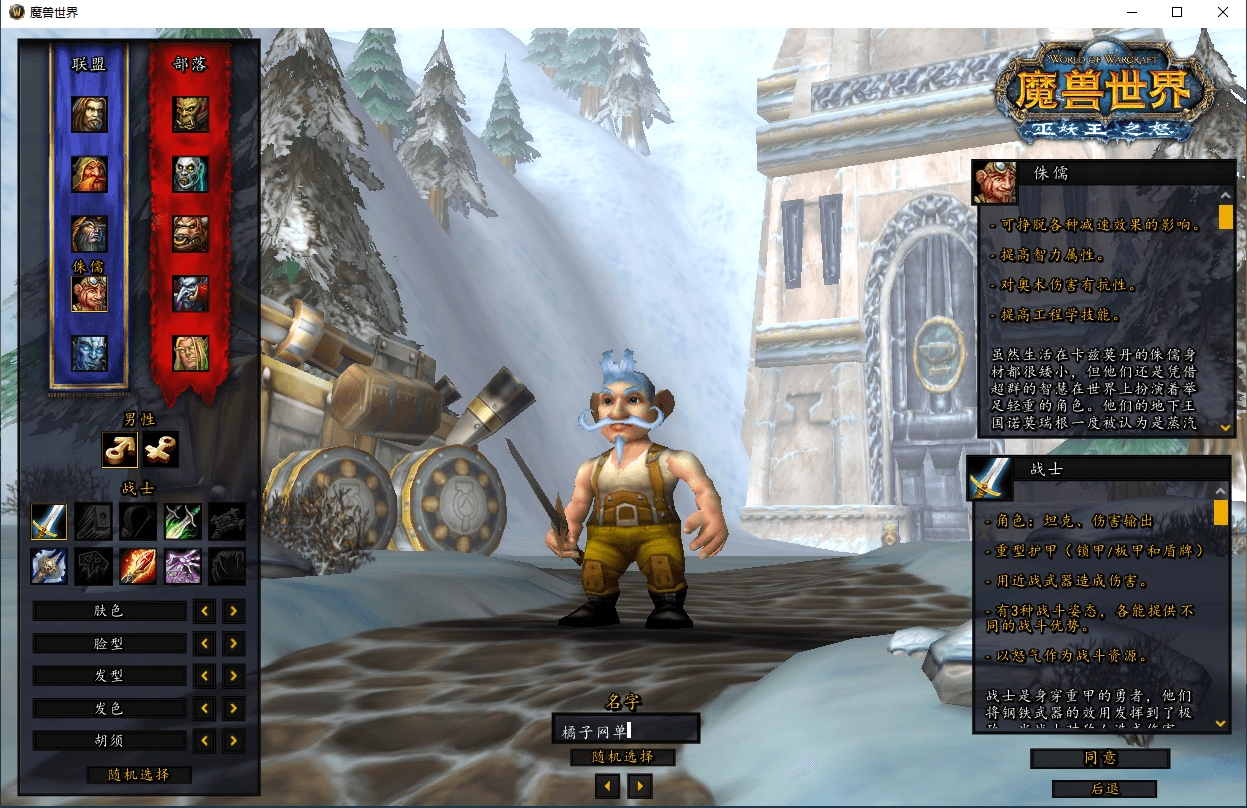Choose the Blood Elf race portrait
Screen dimensions: 1247x808
pos(190,353)
